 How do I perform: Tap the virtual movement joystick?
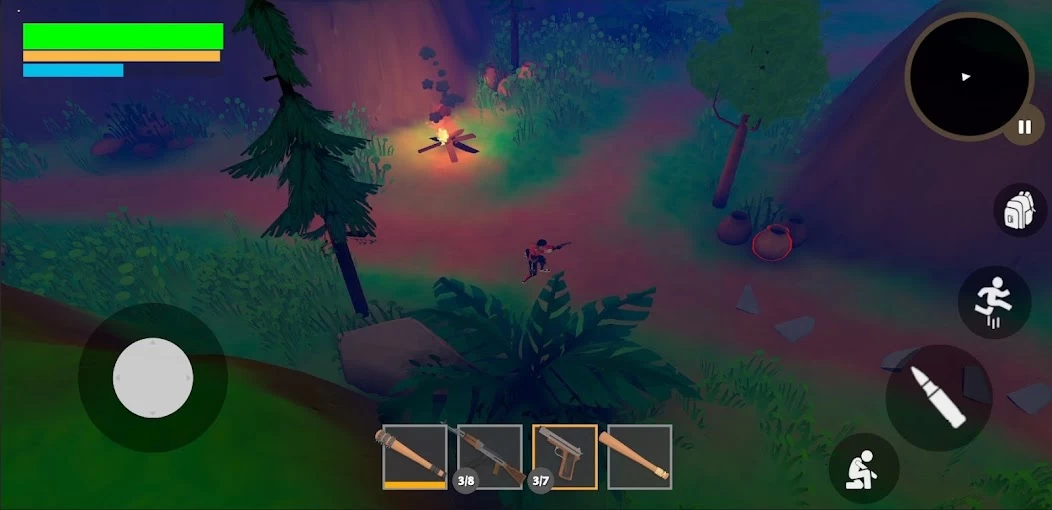click(x=153, y=378)
